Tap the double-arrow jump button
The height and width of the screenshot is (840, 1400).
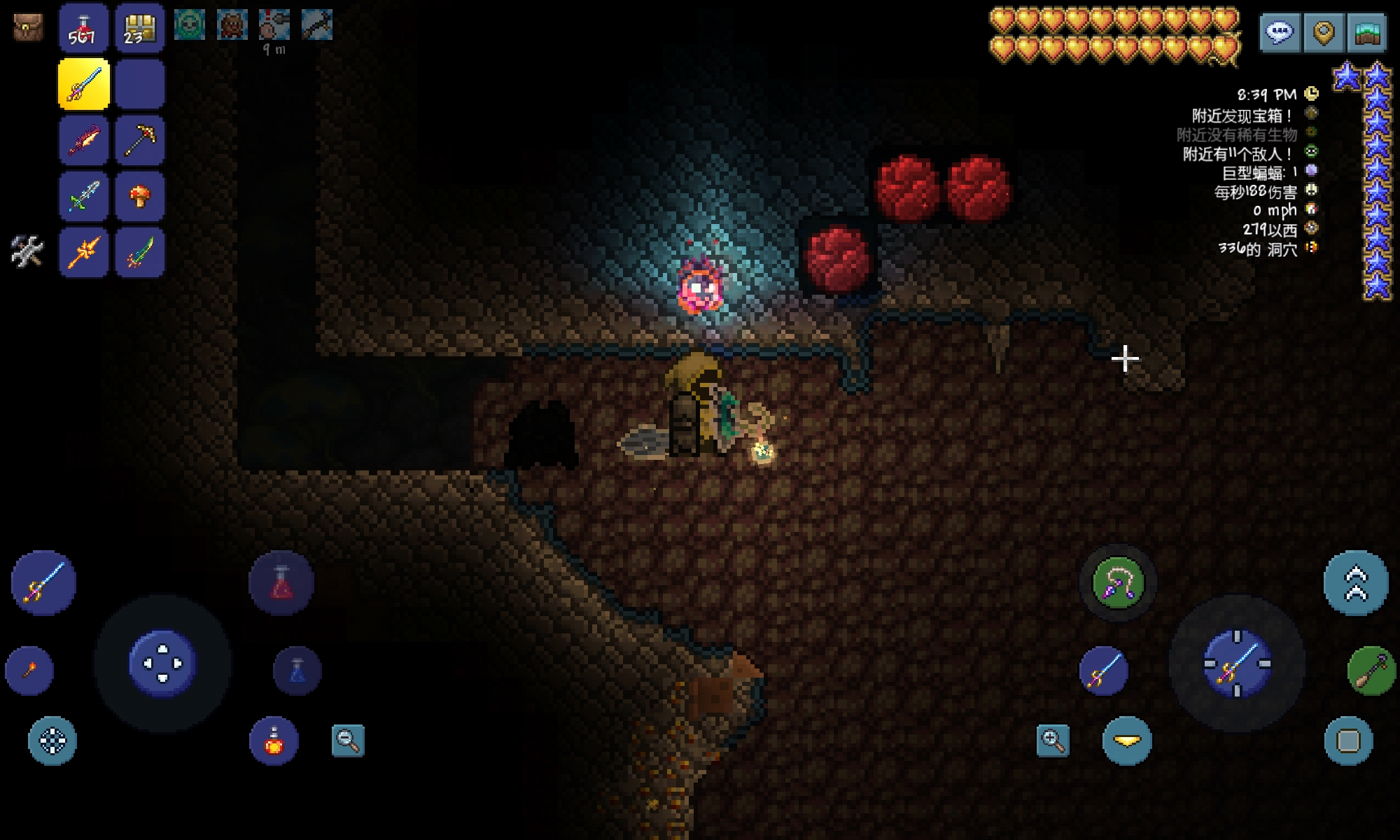pyautogui.click(x=1355, y=583)
